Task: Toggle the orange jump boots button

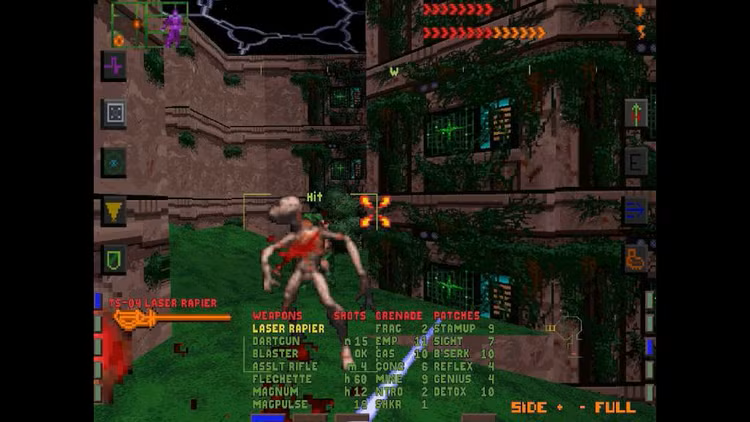Action: coord(636,258)
